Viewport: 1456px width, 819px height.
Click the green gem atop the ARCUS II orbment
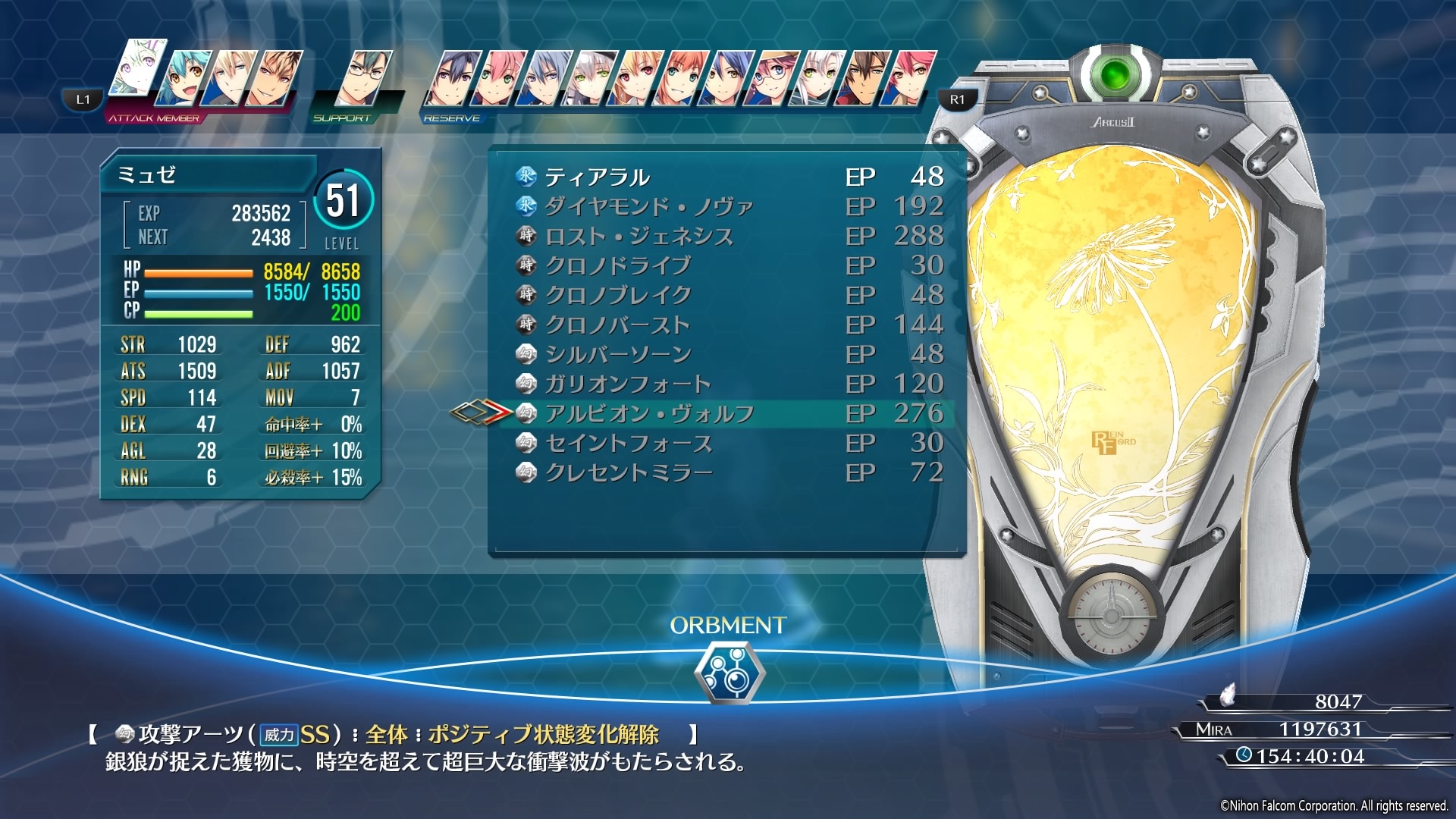pos(1113,74)
